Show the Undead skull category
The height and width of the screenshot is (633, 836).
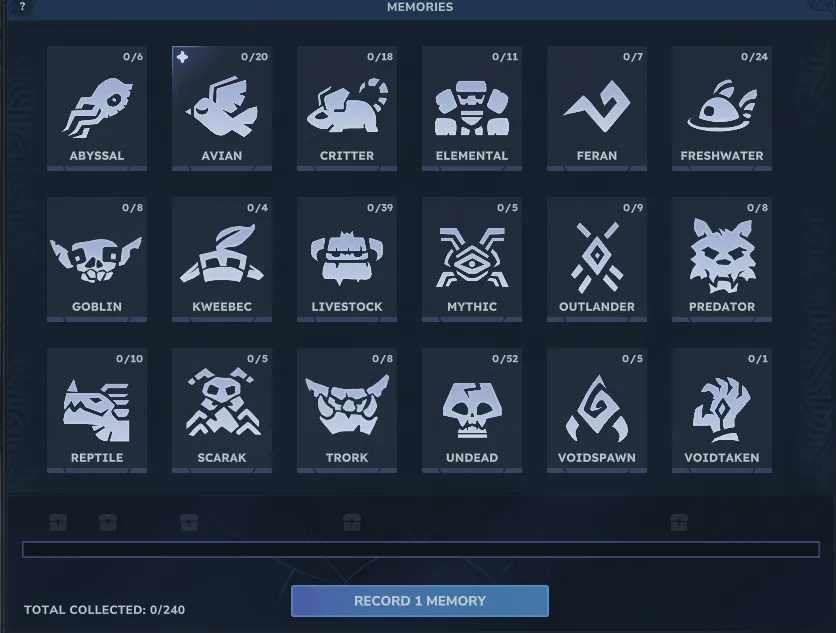(472, 410)
